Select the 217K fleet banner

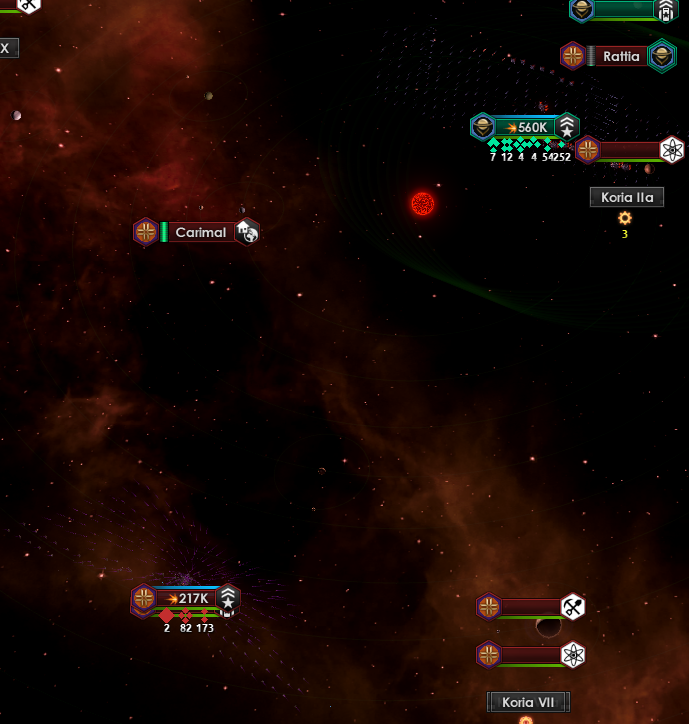click(x=186, y=599)
